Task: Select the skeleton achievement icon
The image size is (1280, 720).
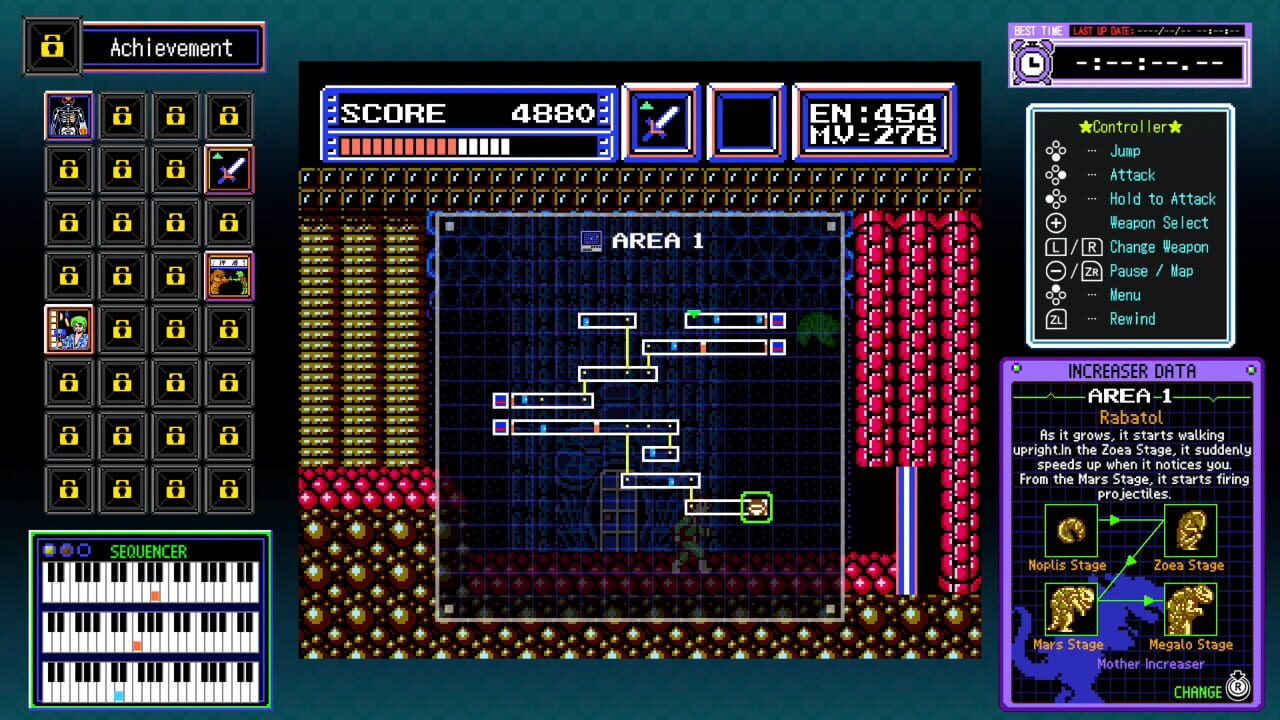Action: (68, 114)
